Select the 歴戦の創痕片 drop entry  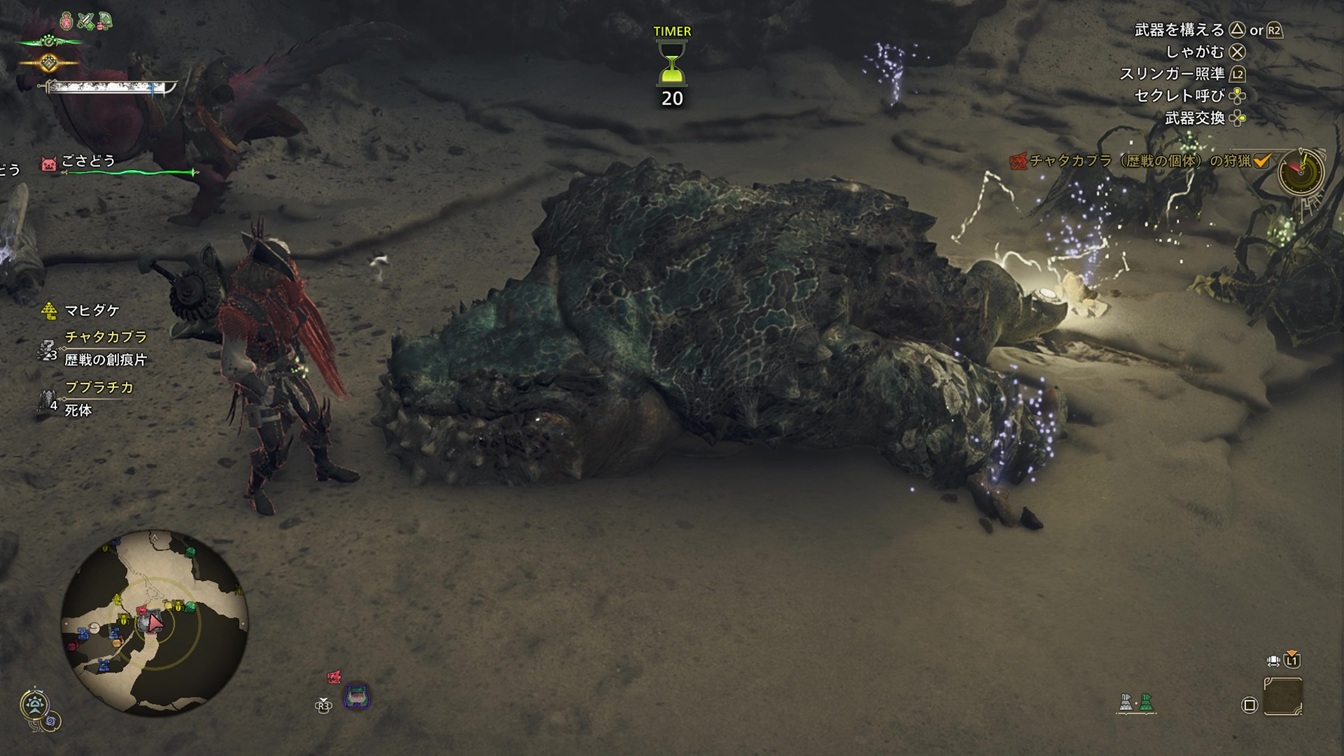pos(105,359)
